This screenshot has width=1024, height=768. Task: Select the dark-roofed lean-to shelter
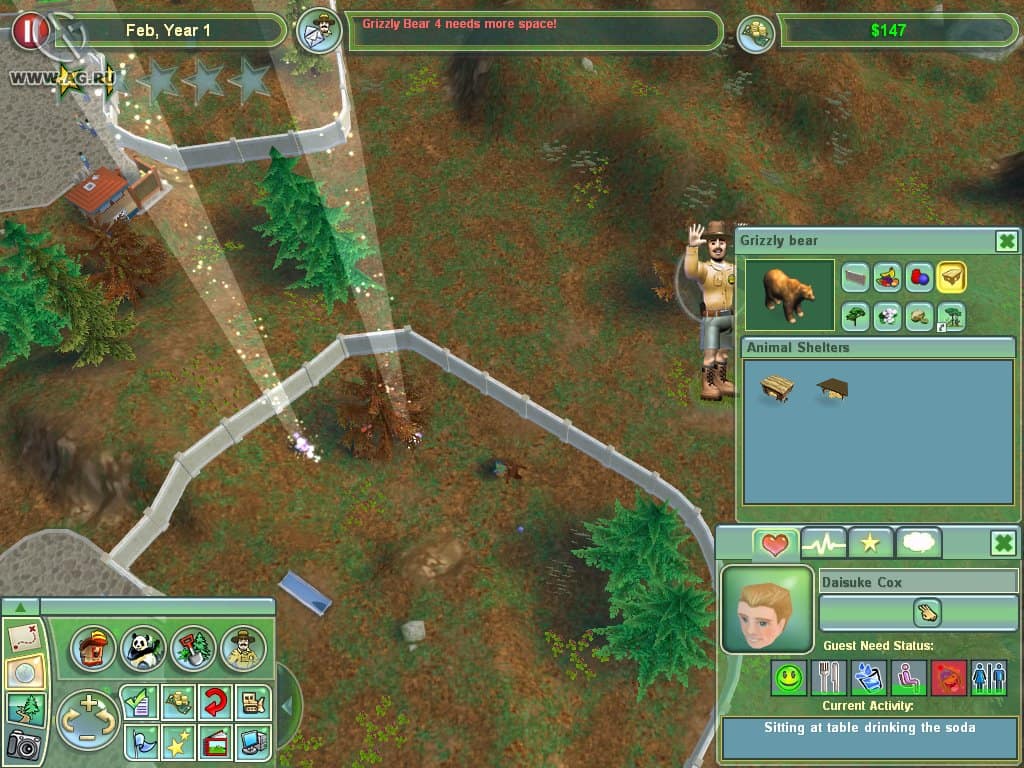831,387
